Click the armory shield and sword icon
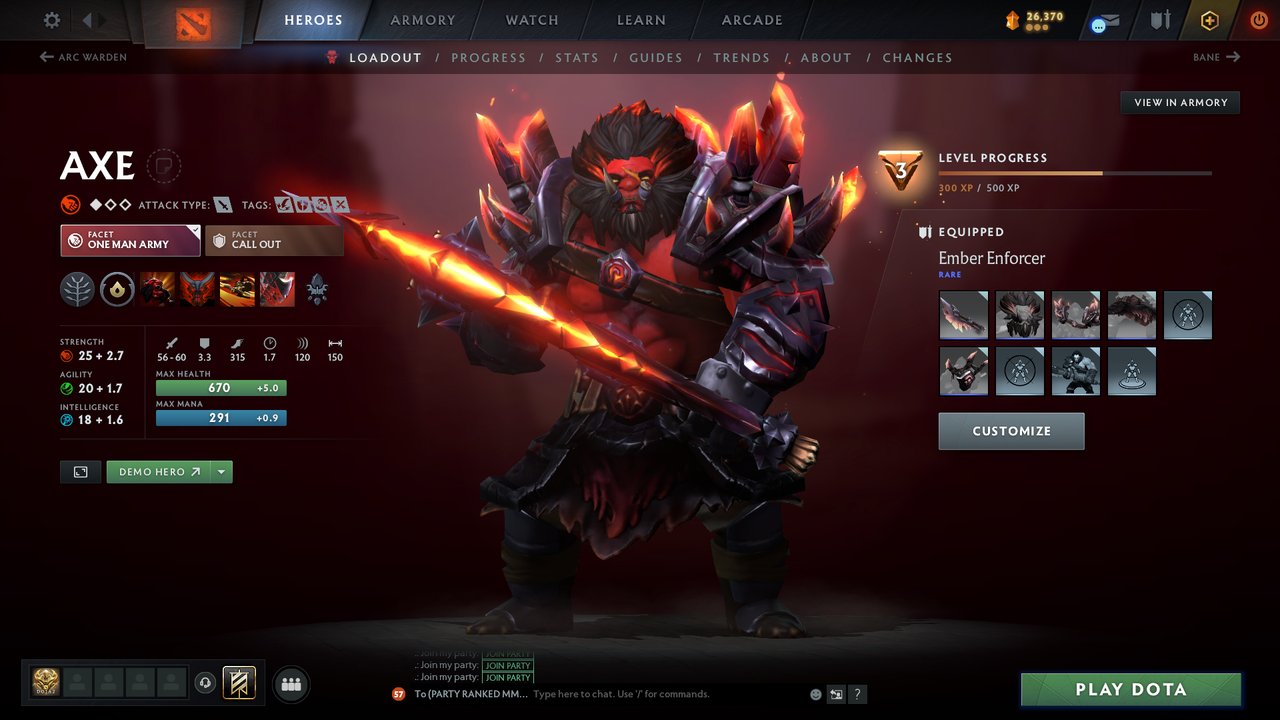Screen dimensions: 1280x720 [1158, 20]
